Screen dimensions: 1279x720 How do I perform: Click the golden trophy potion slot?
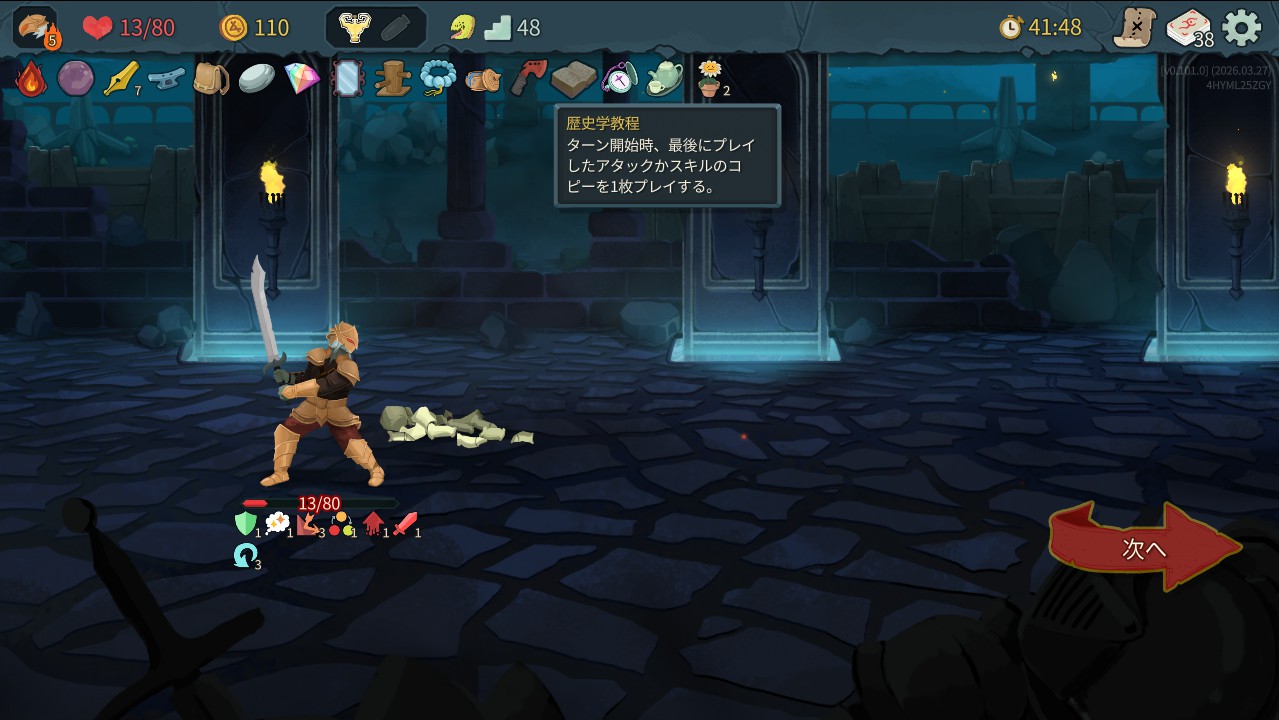tap(354, 27)
